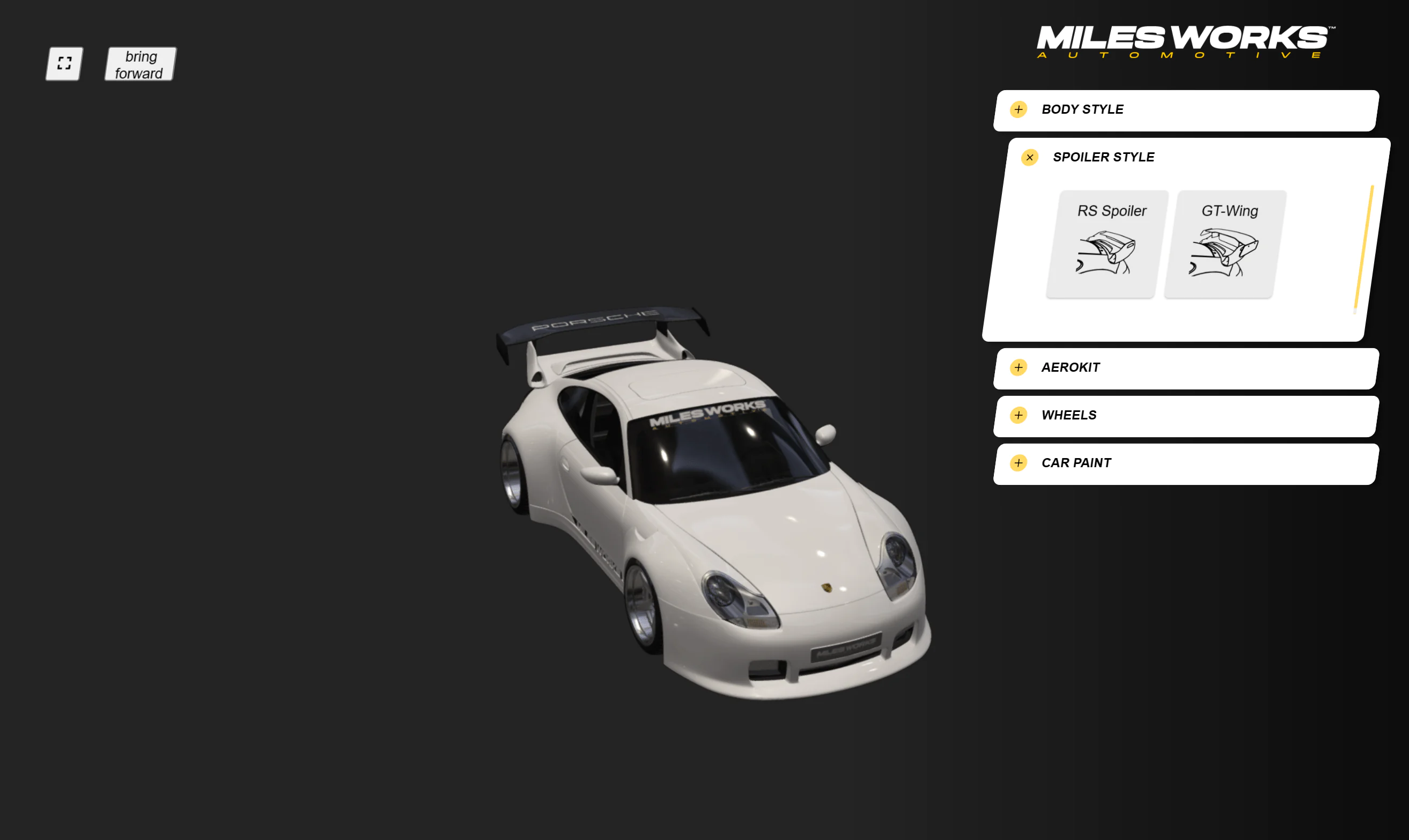Open the Aerokit section
The image size is (1409, 840).
click(x=1019, y=367)
